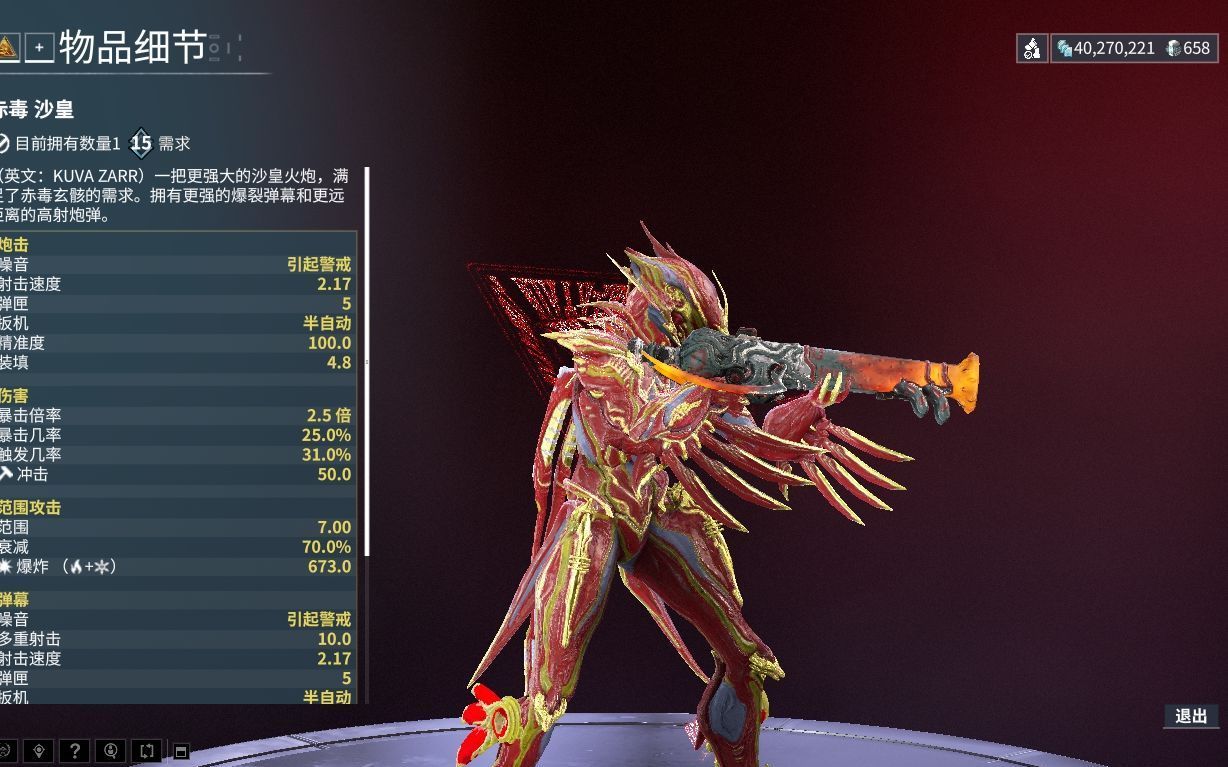This screenshot has width=1228, height=767.
Task: Select the profile magnifier icon
Action: pos(110,750)
